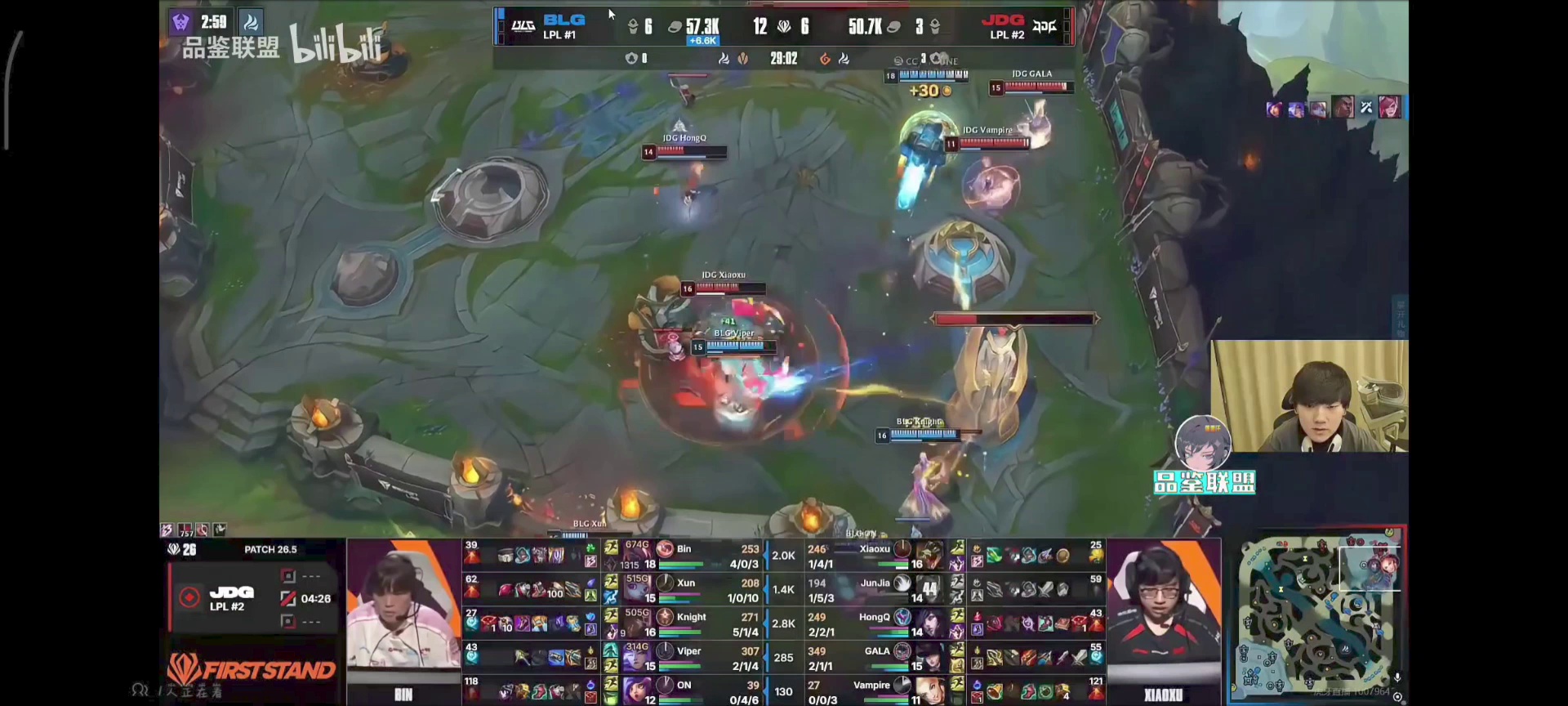Screen dimensions: 1568x706
Task: Click the kill feed victim portrait
Action: 1389,107
